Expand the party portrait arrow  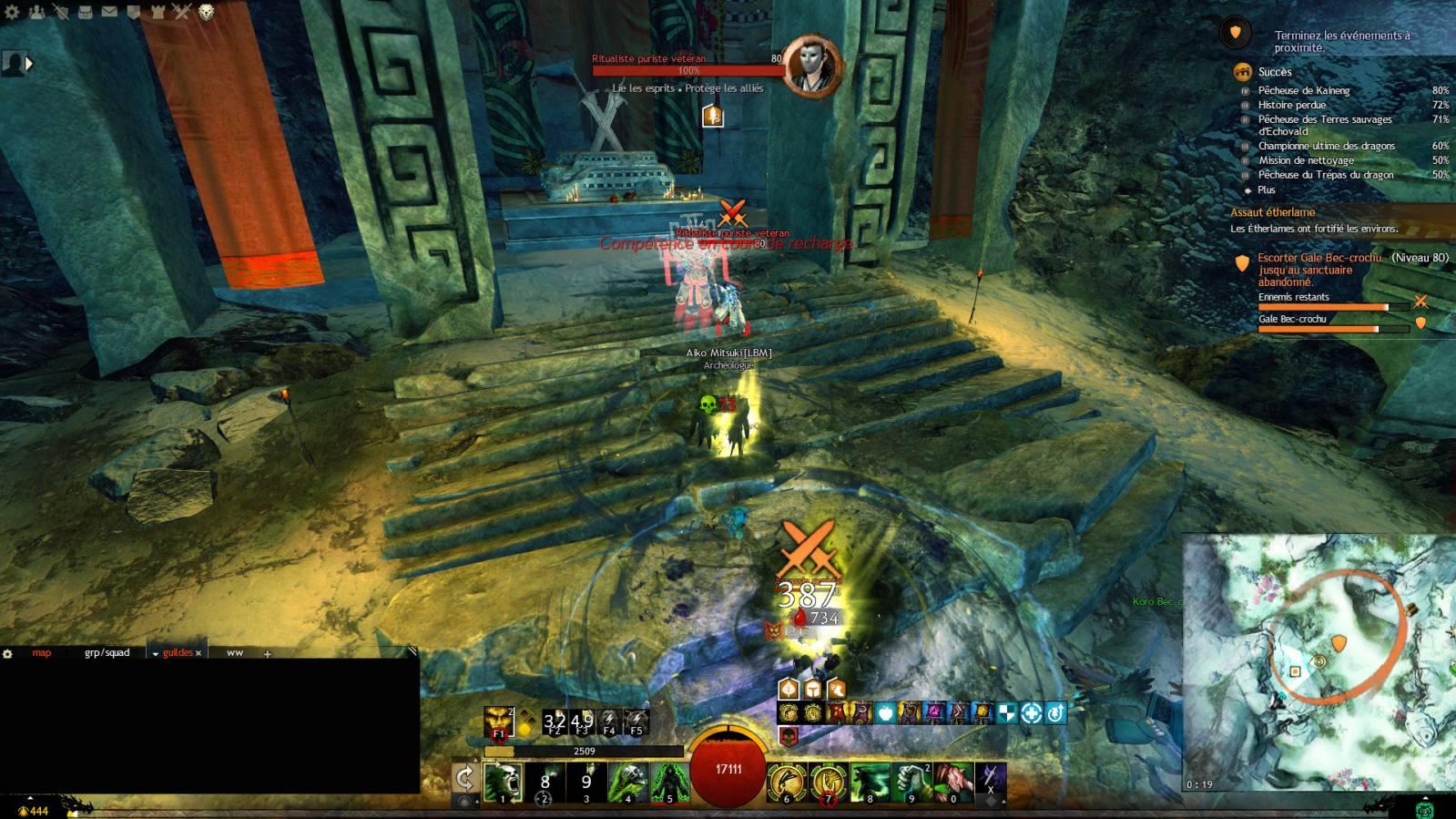pyautogui.click(x=29, y=64)
